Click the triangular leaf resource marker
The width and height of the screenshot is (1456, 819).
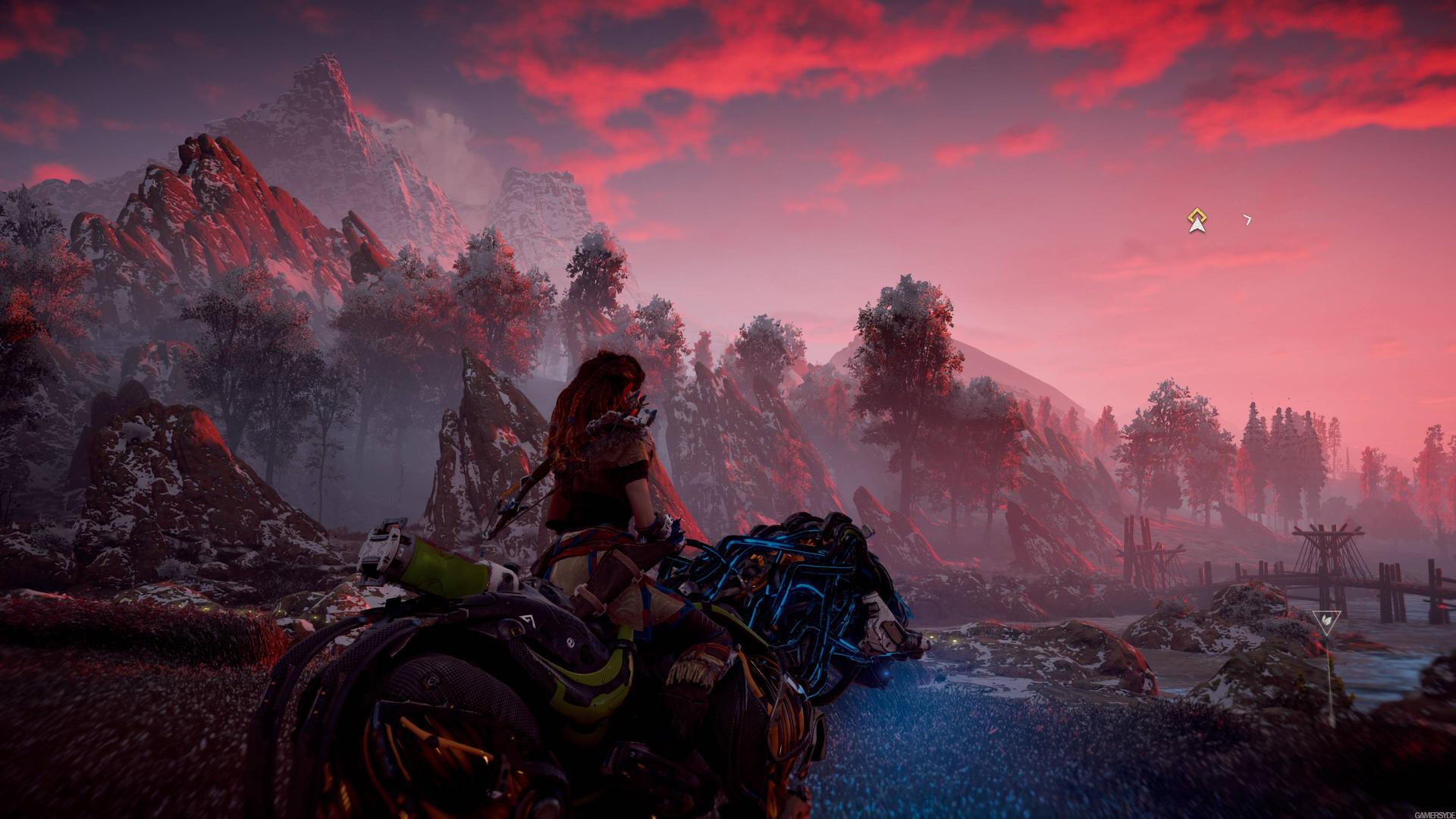coord(1326,621)
